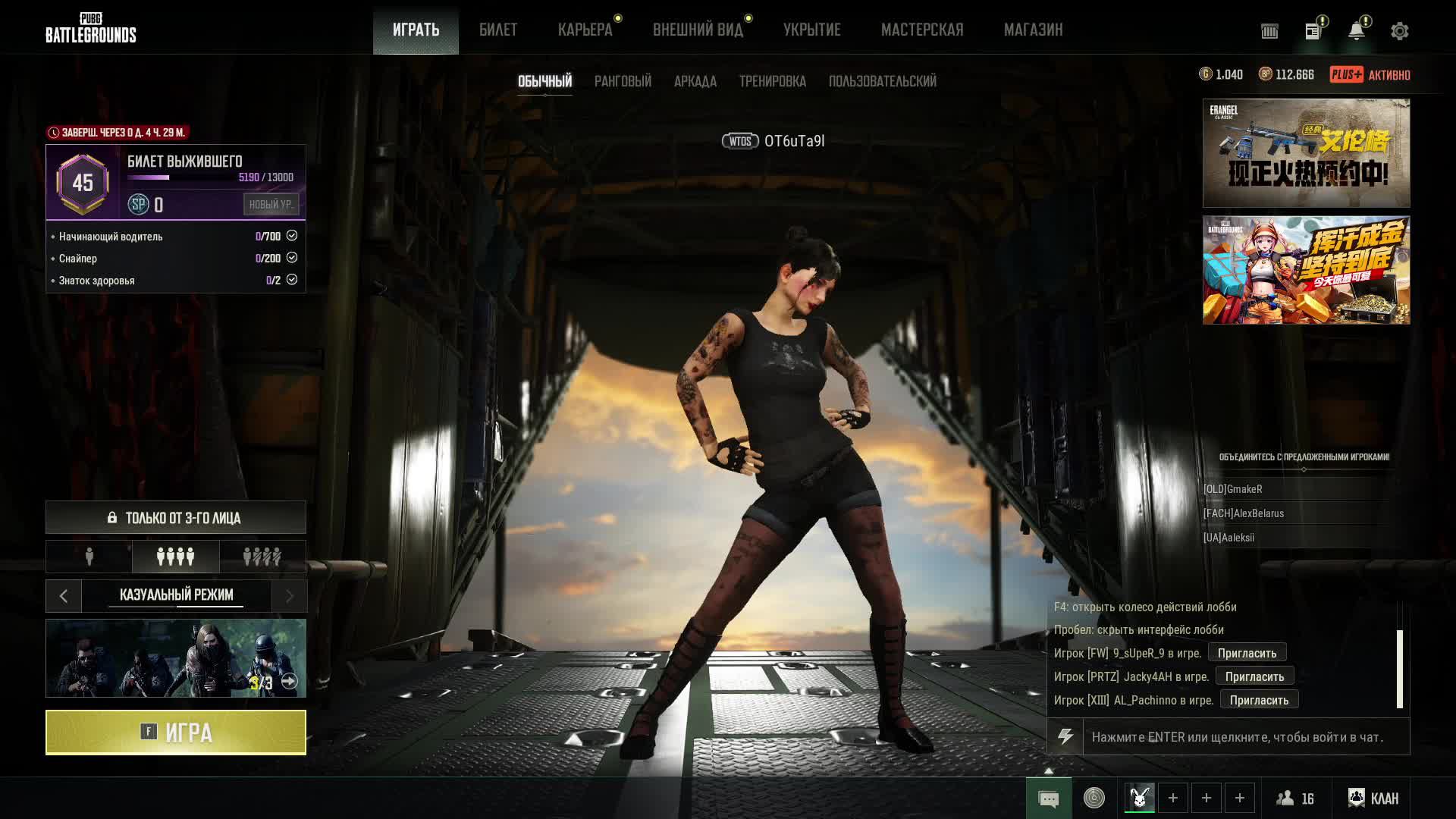The height and width of the screenshot is (819, 1456).
Task: Select the solo single-player squad size
Action: point(89,557)
